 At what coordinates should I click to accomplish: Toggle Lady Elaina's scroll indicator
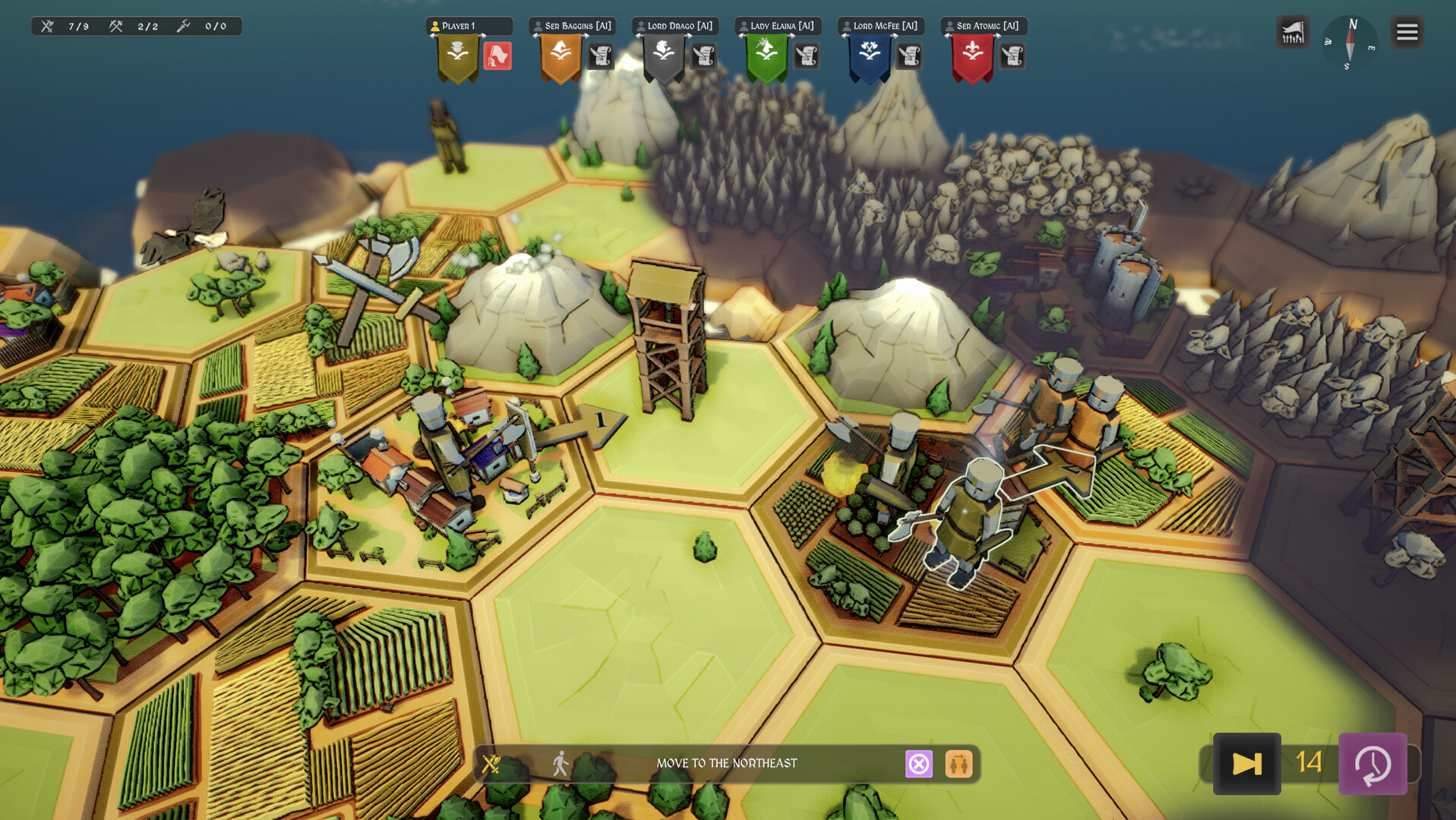click(807, 56)
